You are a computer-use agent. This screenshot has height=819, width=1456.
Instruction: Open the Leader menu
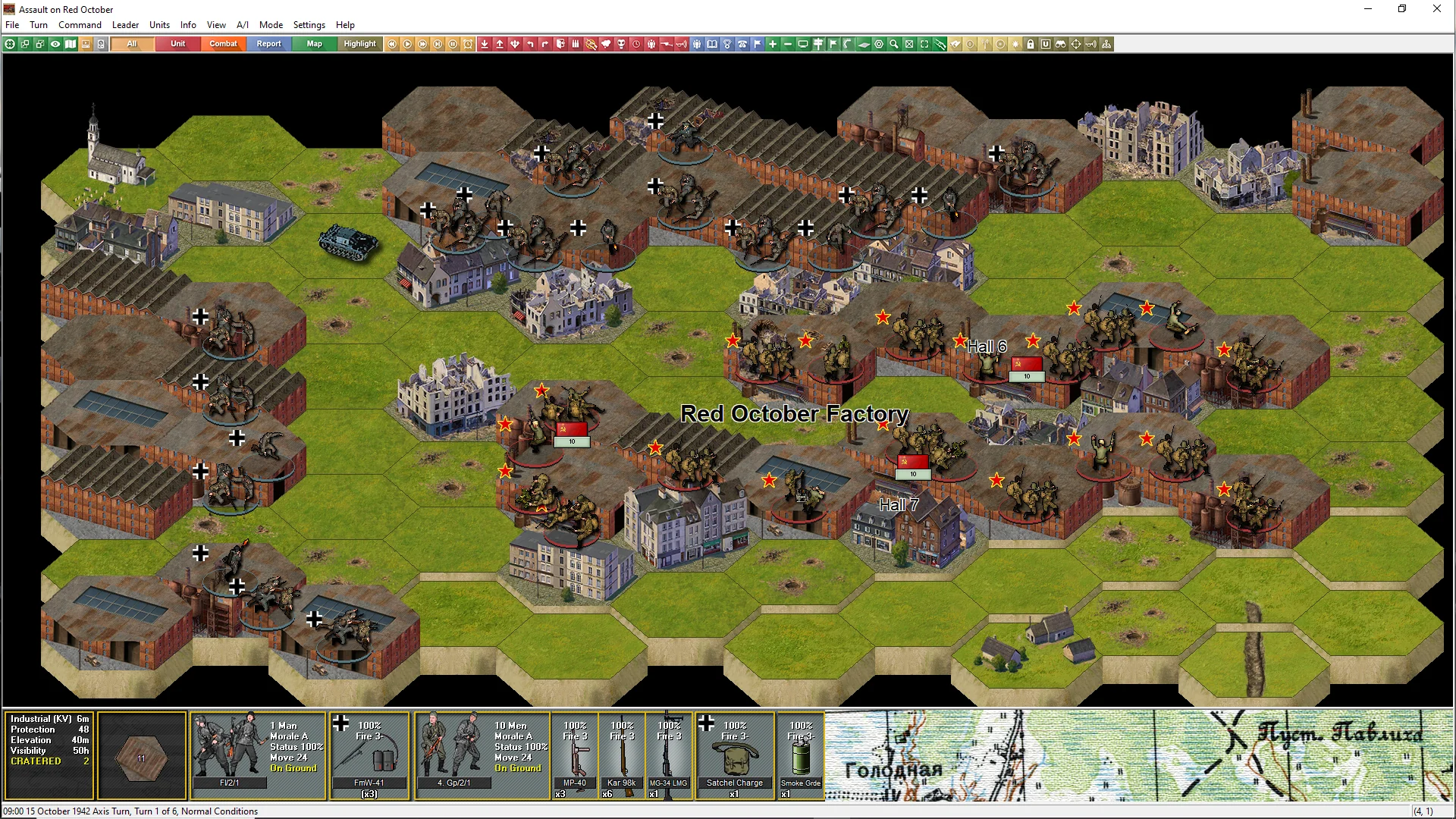(x=125, y=25)
